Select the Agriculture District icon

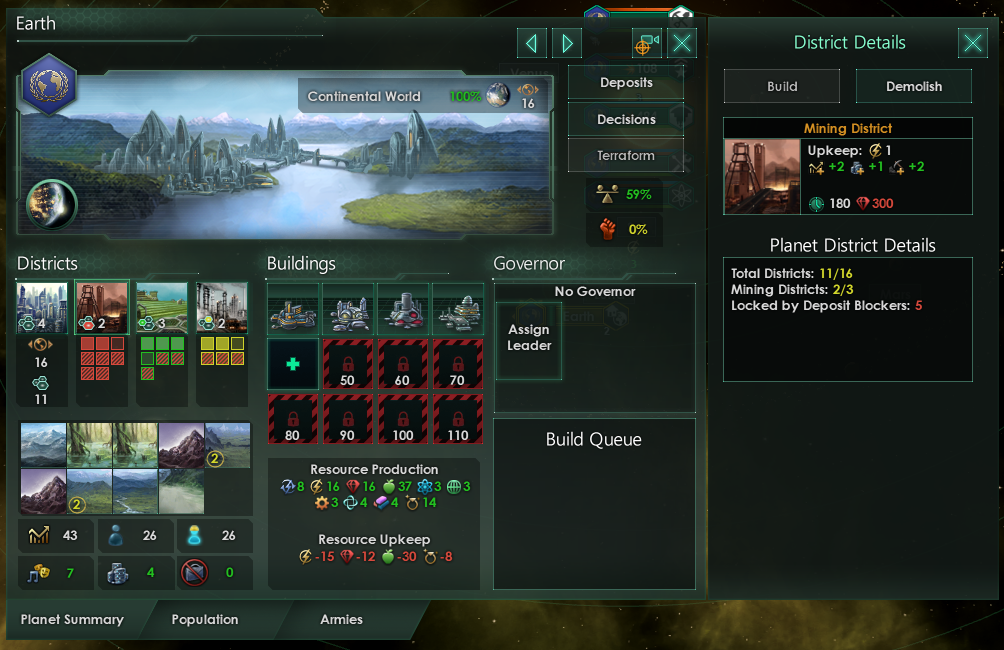[162, 307]
